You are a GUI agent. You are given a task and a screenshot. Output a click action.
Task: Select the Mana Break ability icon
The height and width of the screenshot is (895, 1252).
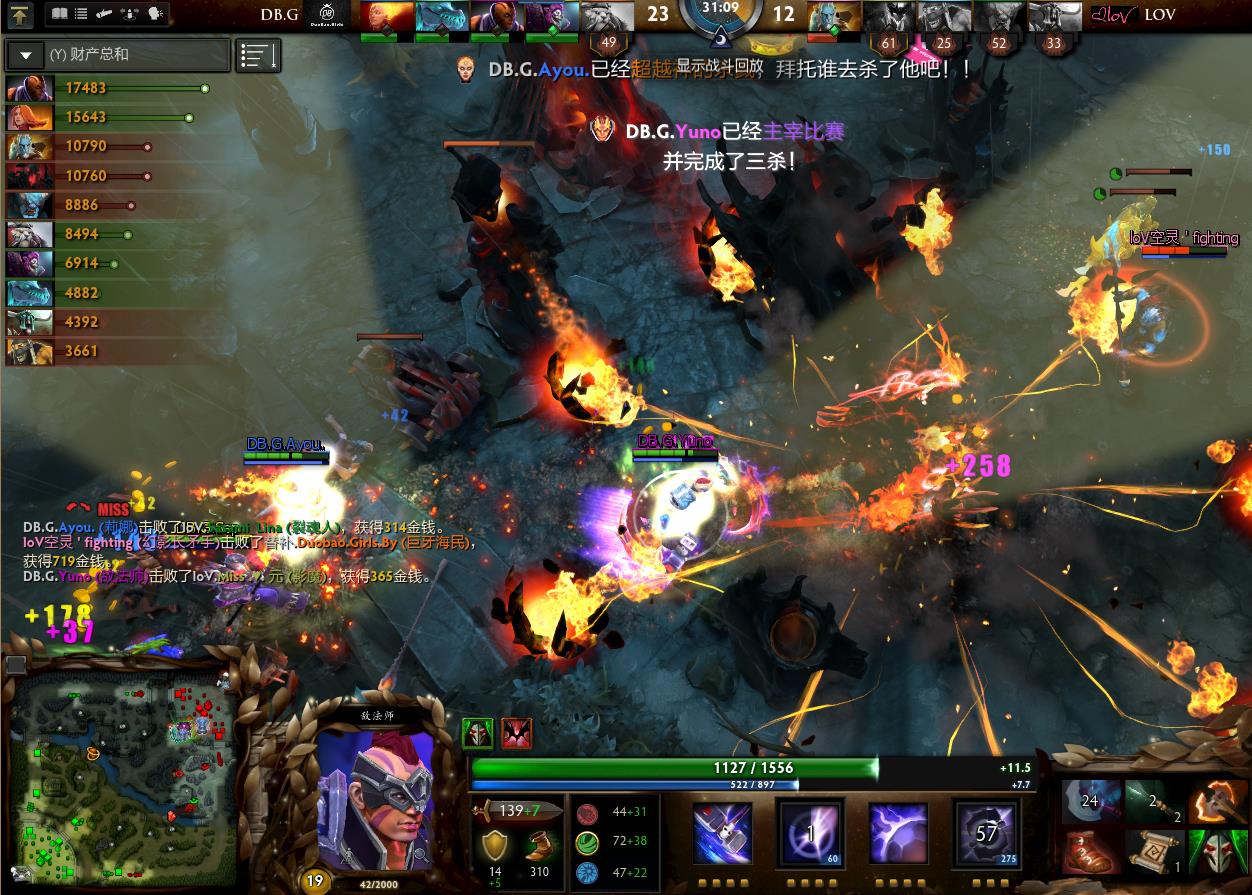point(723,832)
